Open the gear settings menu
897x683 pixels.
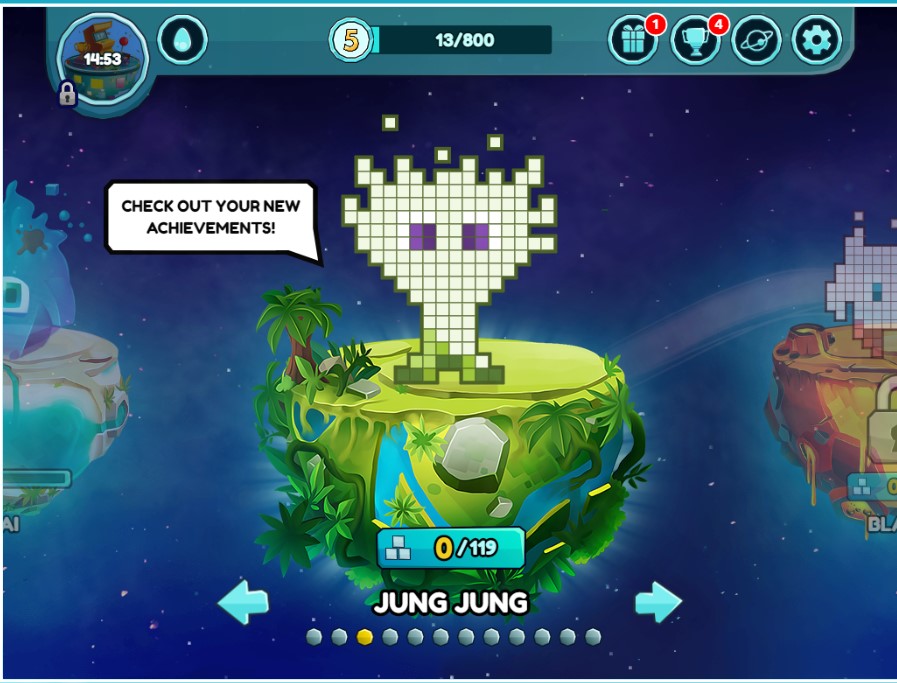[816, 41]
